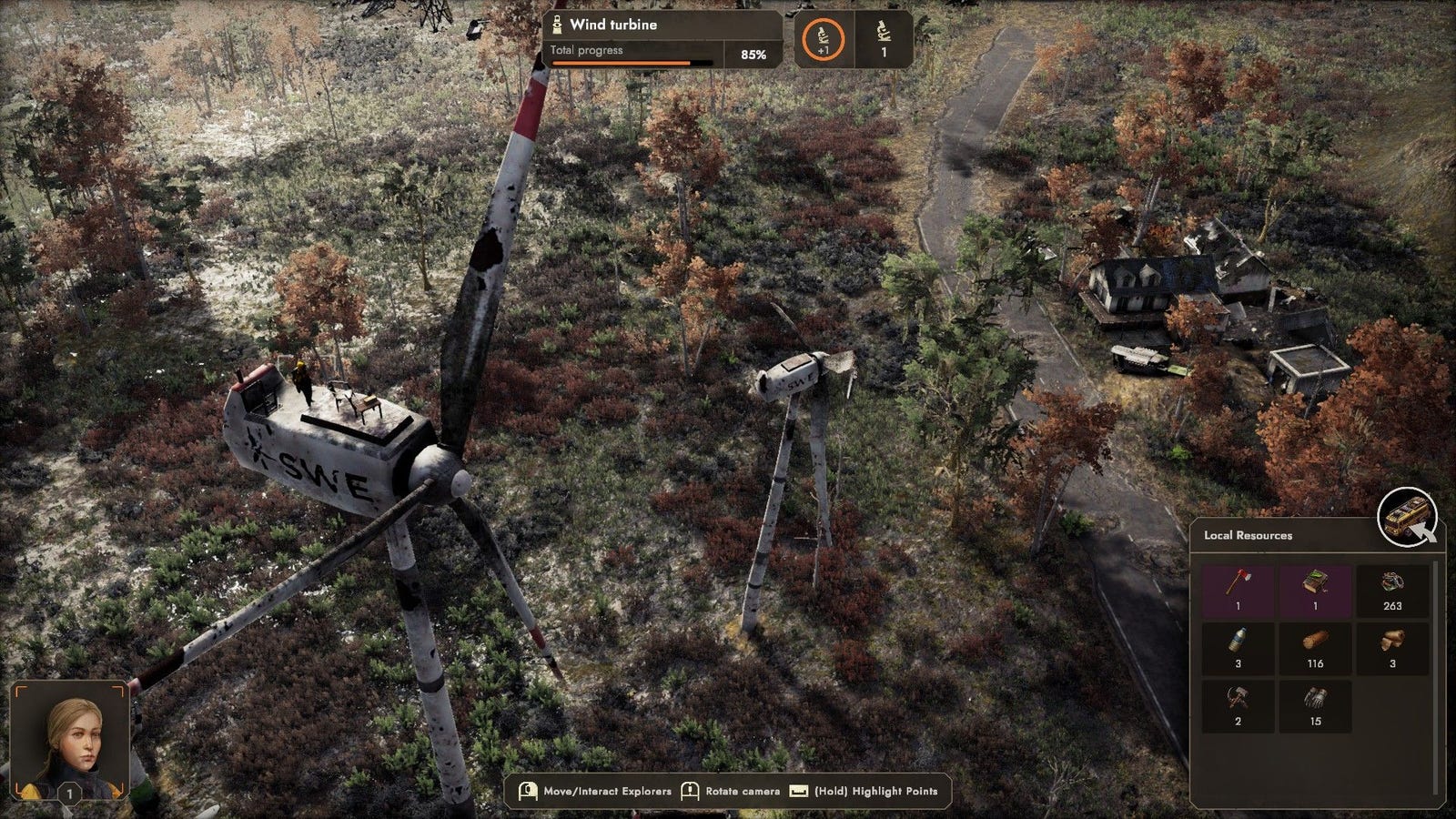
Task: Click the Local Resources panel scrollbar
Action: coord(1437,678)
